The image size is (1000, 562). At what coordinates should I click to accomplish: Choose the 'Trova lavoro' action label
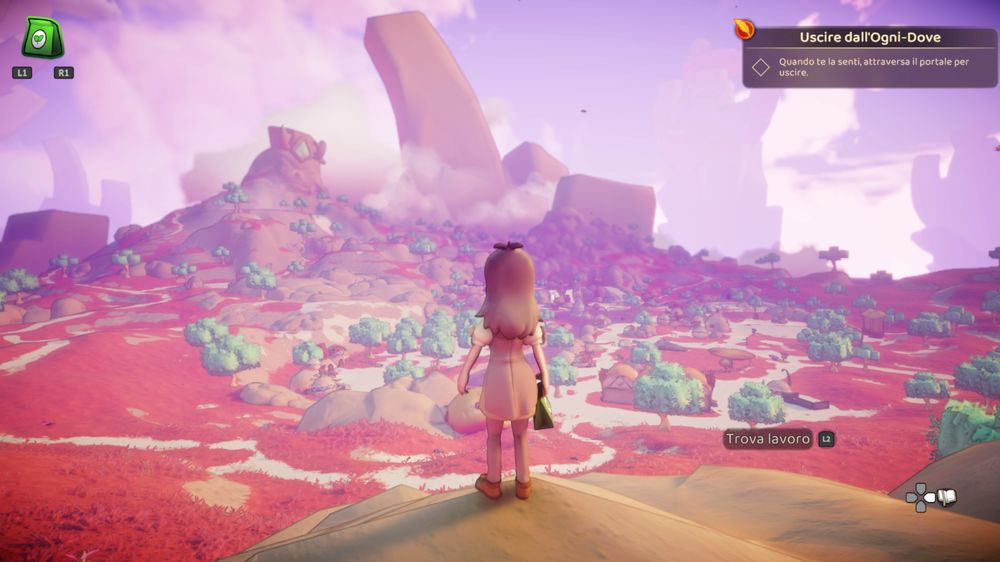768,439
